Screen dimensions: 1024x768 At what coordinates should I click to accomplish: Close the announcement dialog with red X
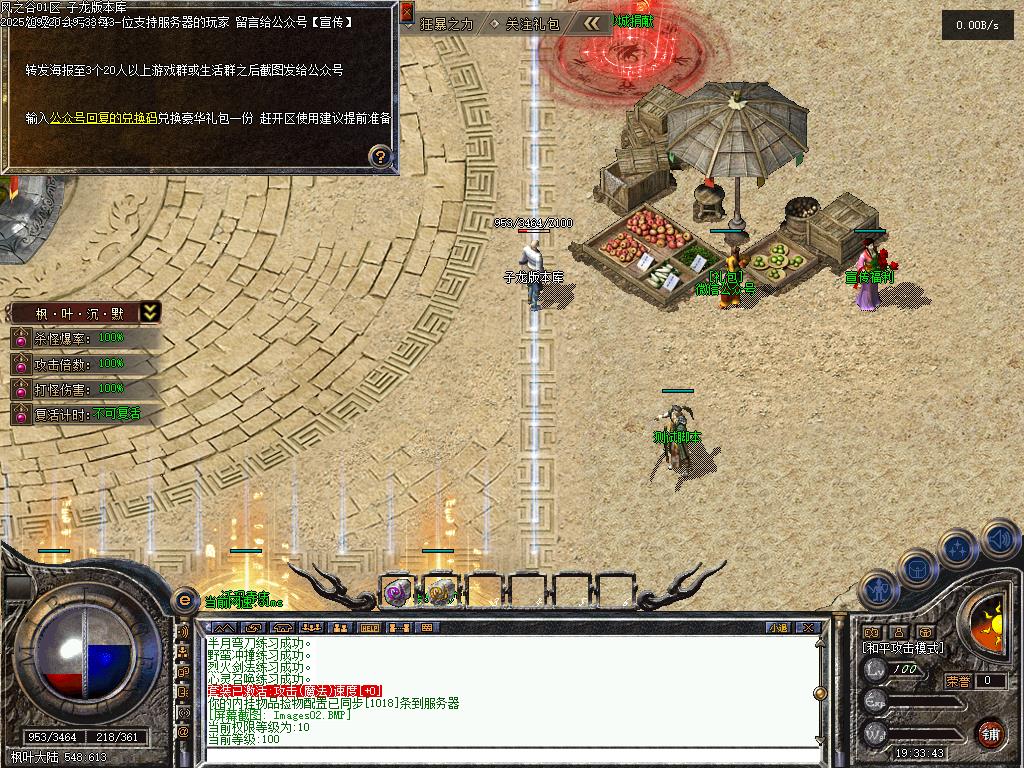click(406, 12)
